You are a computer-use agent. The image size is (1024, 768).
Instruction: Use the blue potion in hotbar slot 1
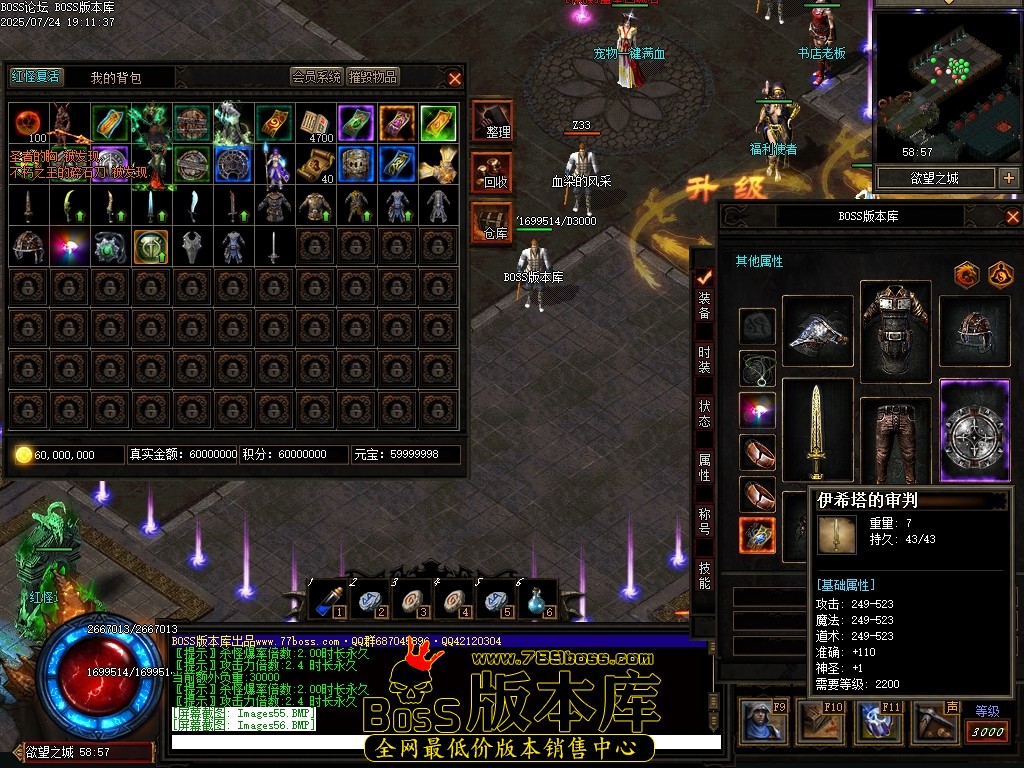[x=327, y=599]
